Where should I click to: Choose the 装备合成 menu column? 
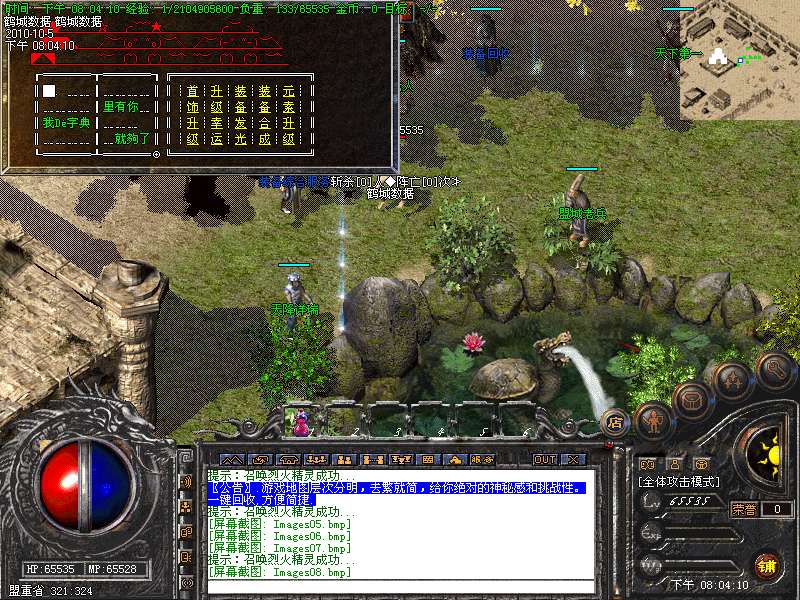point(265,115)
